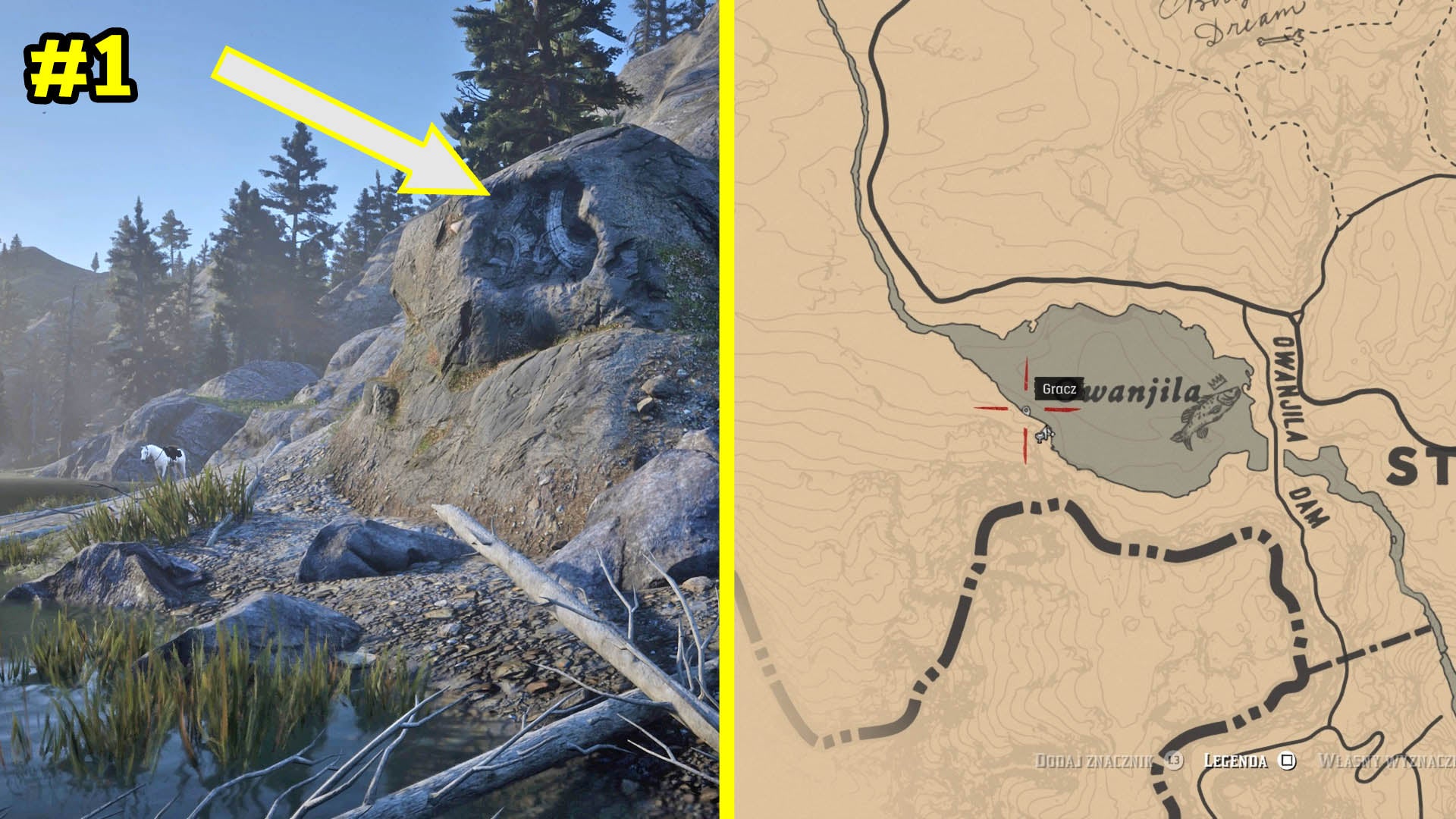Click the square button icon beside Legenda
Viewport: 1456px width, 819px height.
click(x=1287, y=759)
